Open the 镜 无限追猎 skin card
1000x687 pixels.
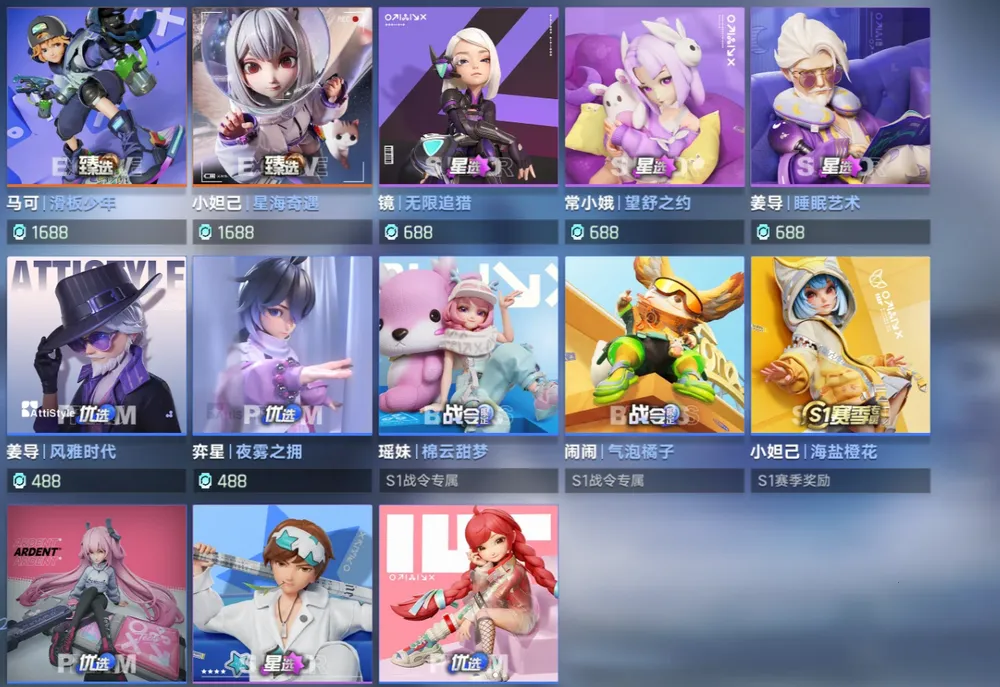click(468, 97)
